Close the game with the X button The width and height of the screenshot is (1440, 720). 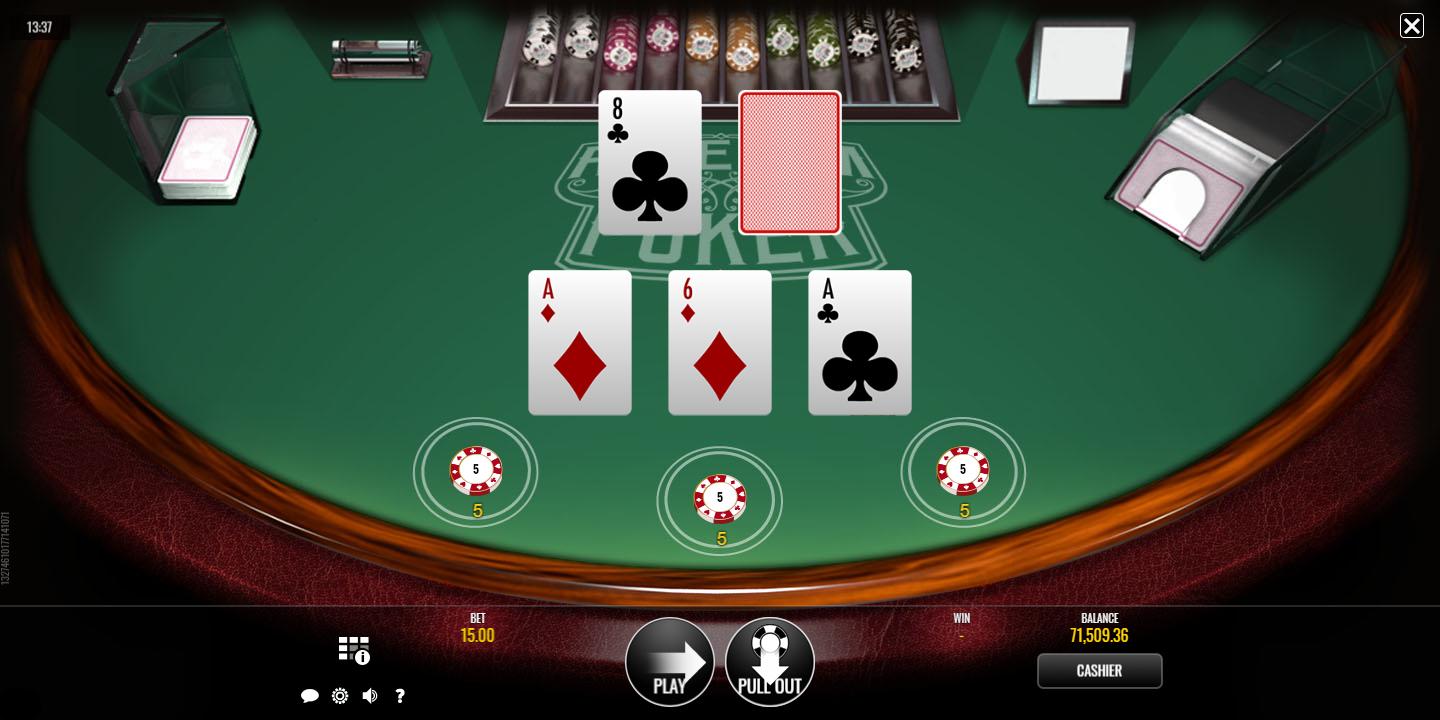(1411, 26)
